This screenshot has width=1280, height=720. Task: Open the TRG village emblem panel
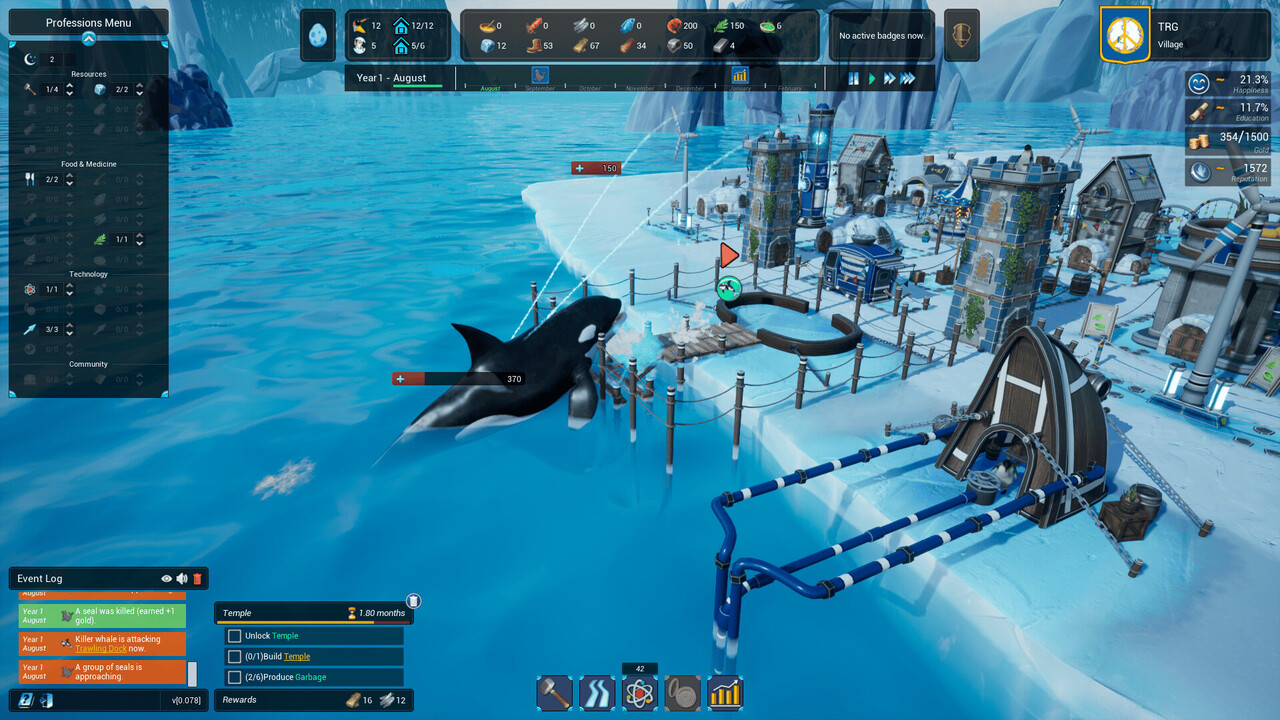pos(1125,35)
